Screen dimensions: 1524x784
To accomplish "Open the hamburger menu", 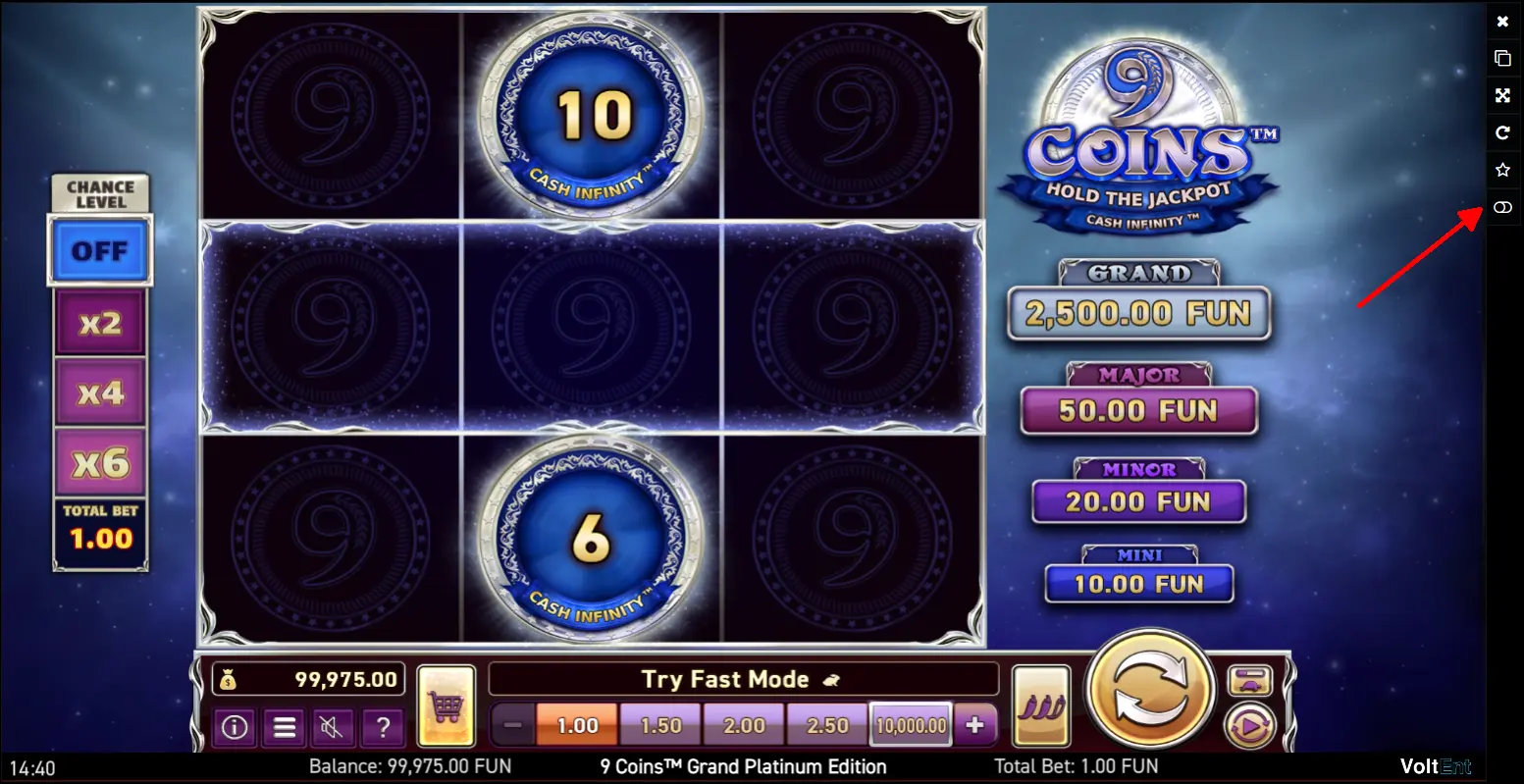I will [x=284, y=727].
